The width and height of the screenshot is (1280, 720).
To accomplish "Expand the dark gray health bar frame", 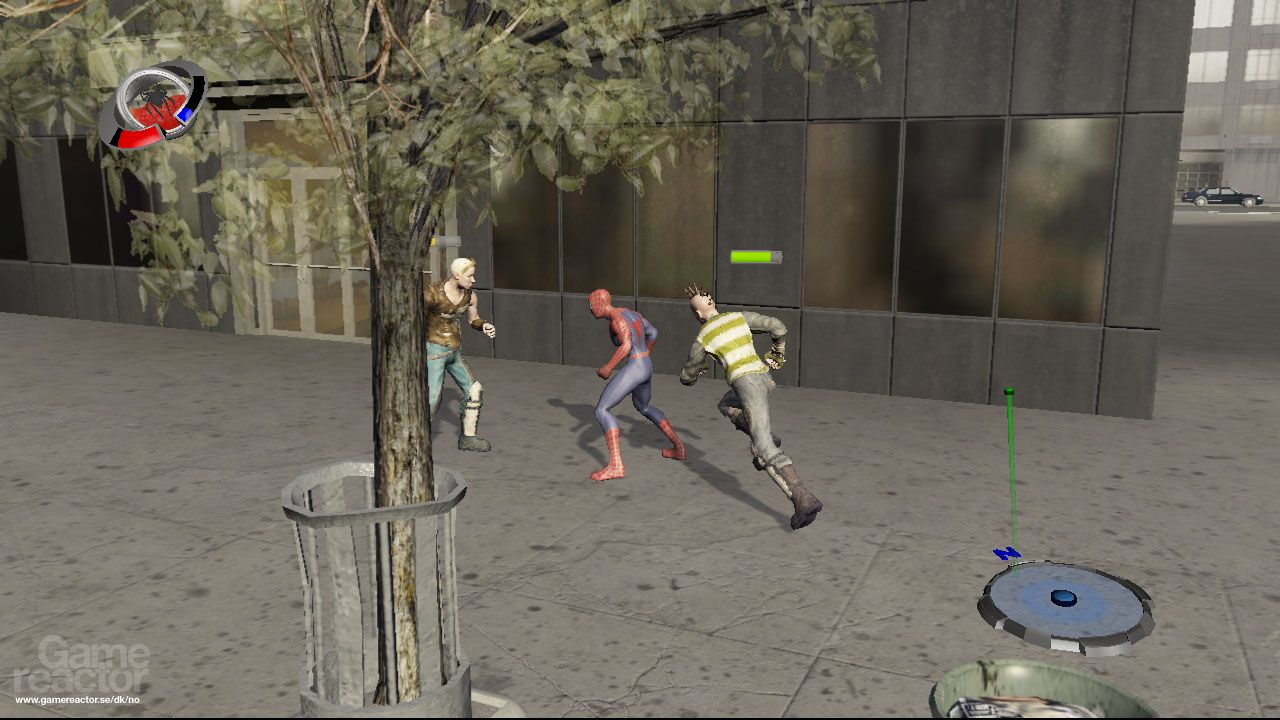I will [778, 257].
